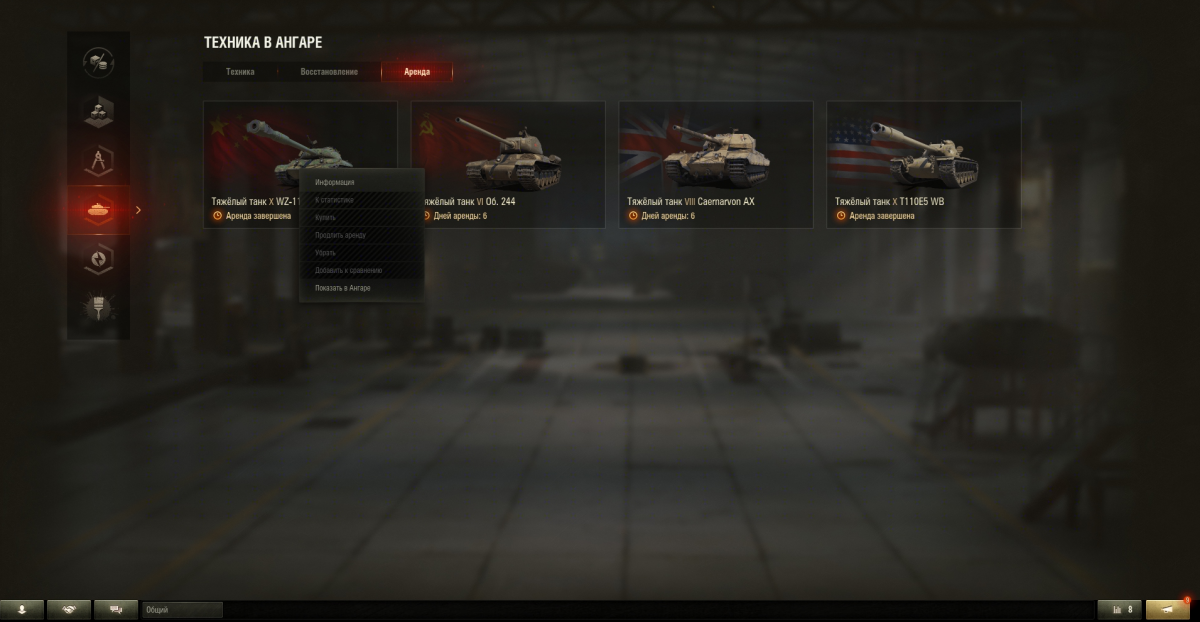The height and width of the screenshot is (622, 1200).
Task: Open the lightning bolt sidebar section
Action: [98, 259]
